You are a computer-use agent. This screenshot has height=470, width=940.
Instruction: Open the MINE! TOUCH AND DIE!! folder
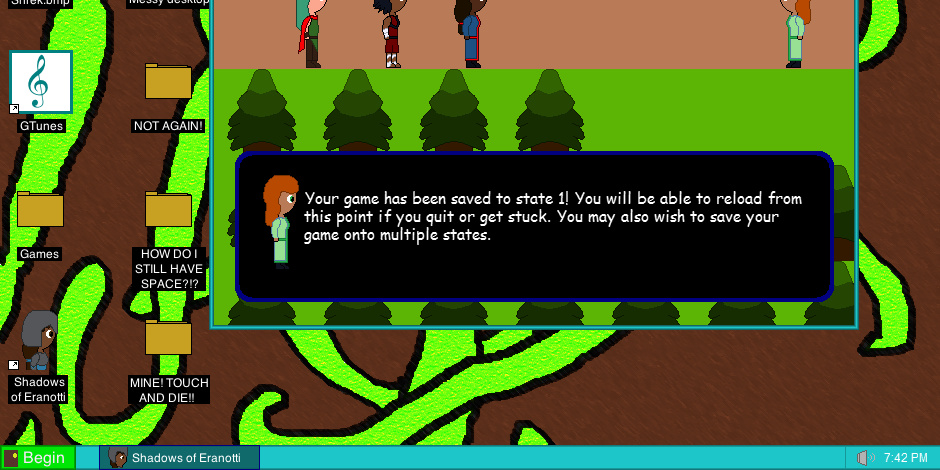(x=168, y=338)
